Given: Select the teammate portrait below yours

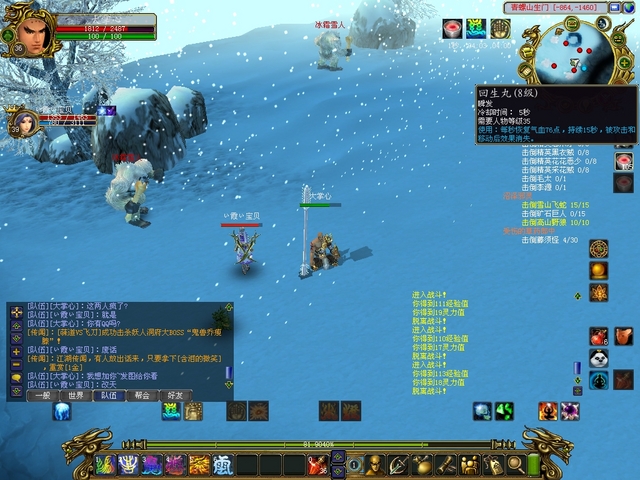Looking at the screenshot, I should [25, 121].
